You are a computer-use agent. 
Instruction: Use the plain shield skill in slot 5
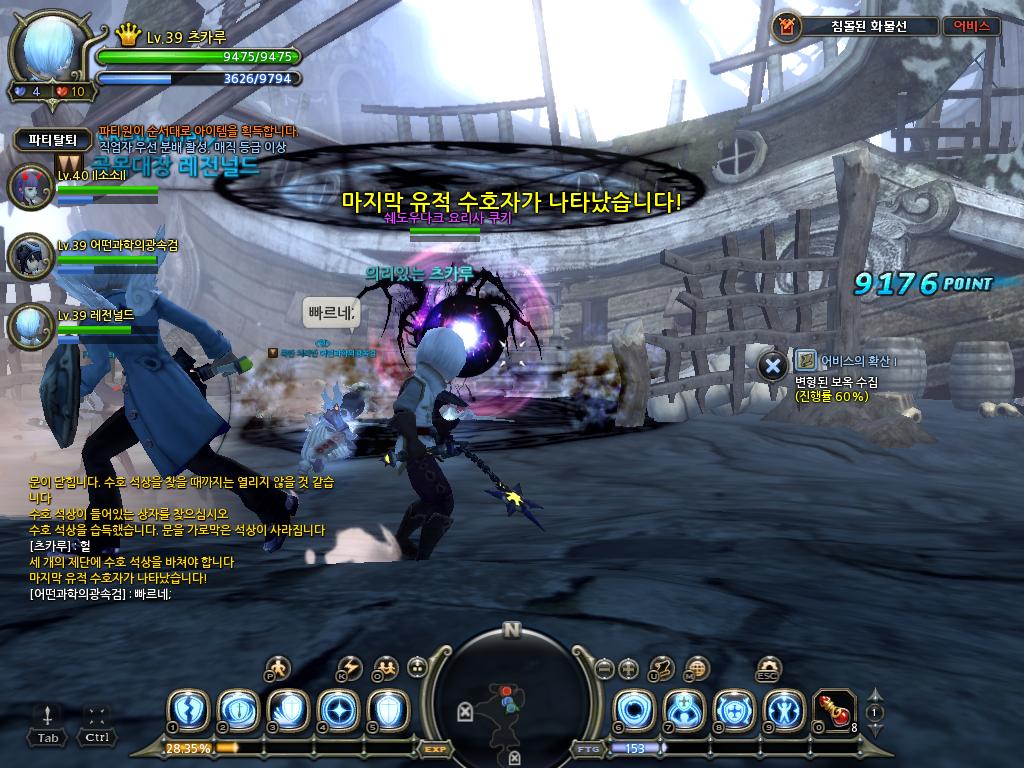coord(387,710)
